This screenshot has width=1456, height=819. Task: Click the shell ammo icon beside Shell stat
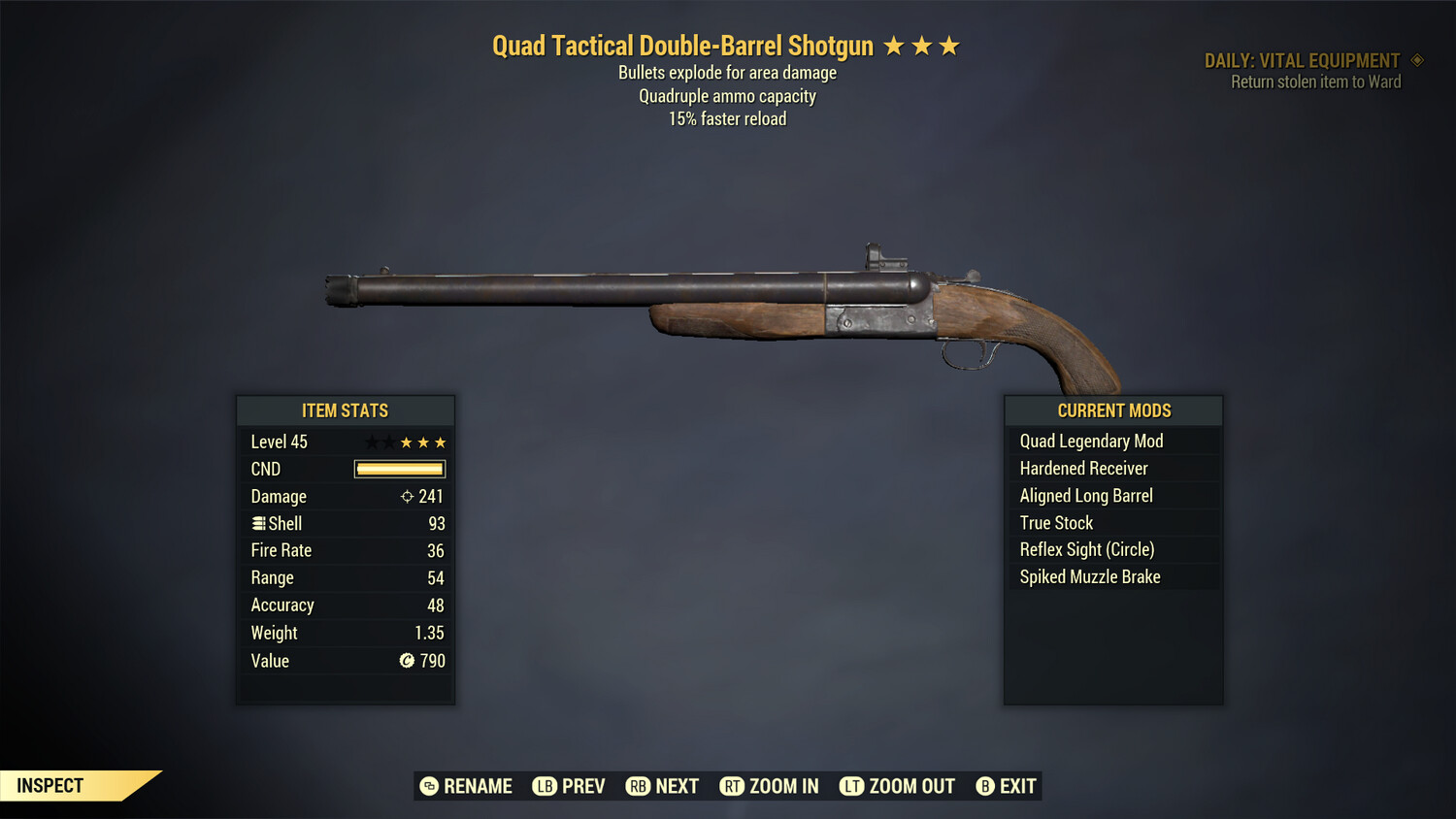coord(257,523)
